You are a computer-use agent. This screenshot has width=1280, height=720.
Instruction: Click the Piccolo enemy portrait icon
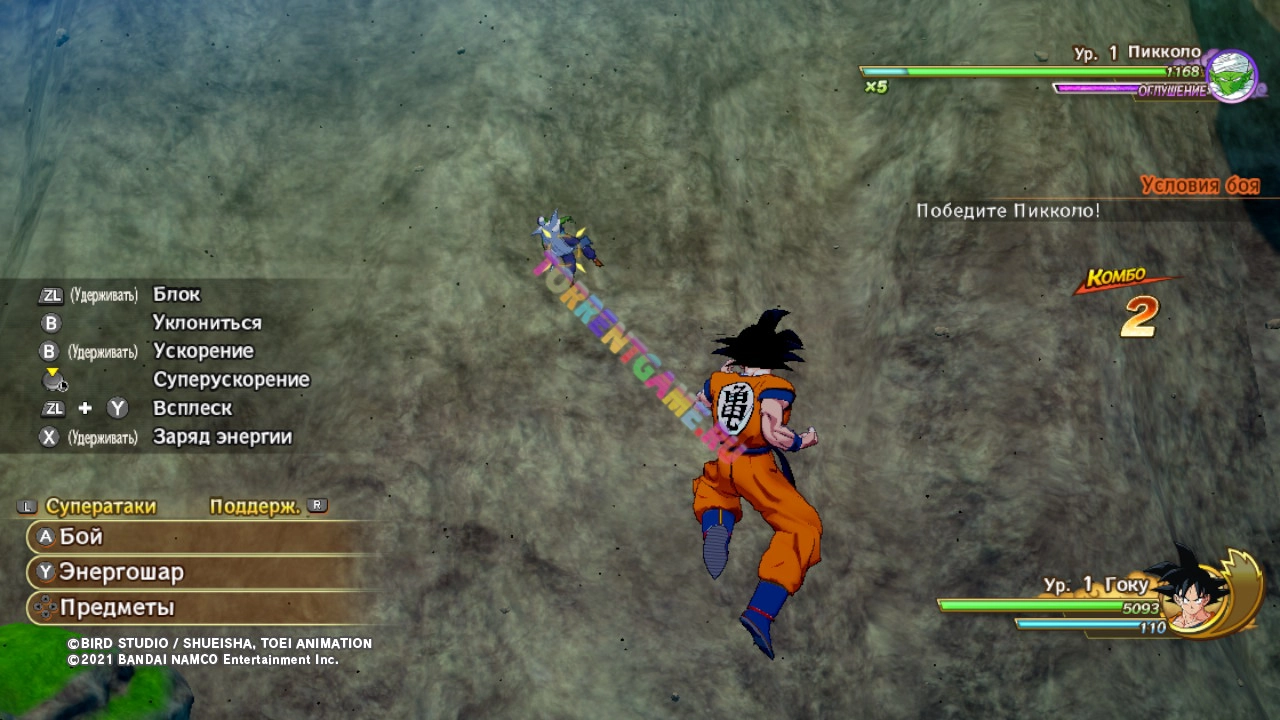tap(1231, 76)
